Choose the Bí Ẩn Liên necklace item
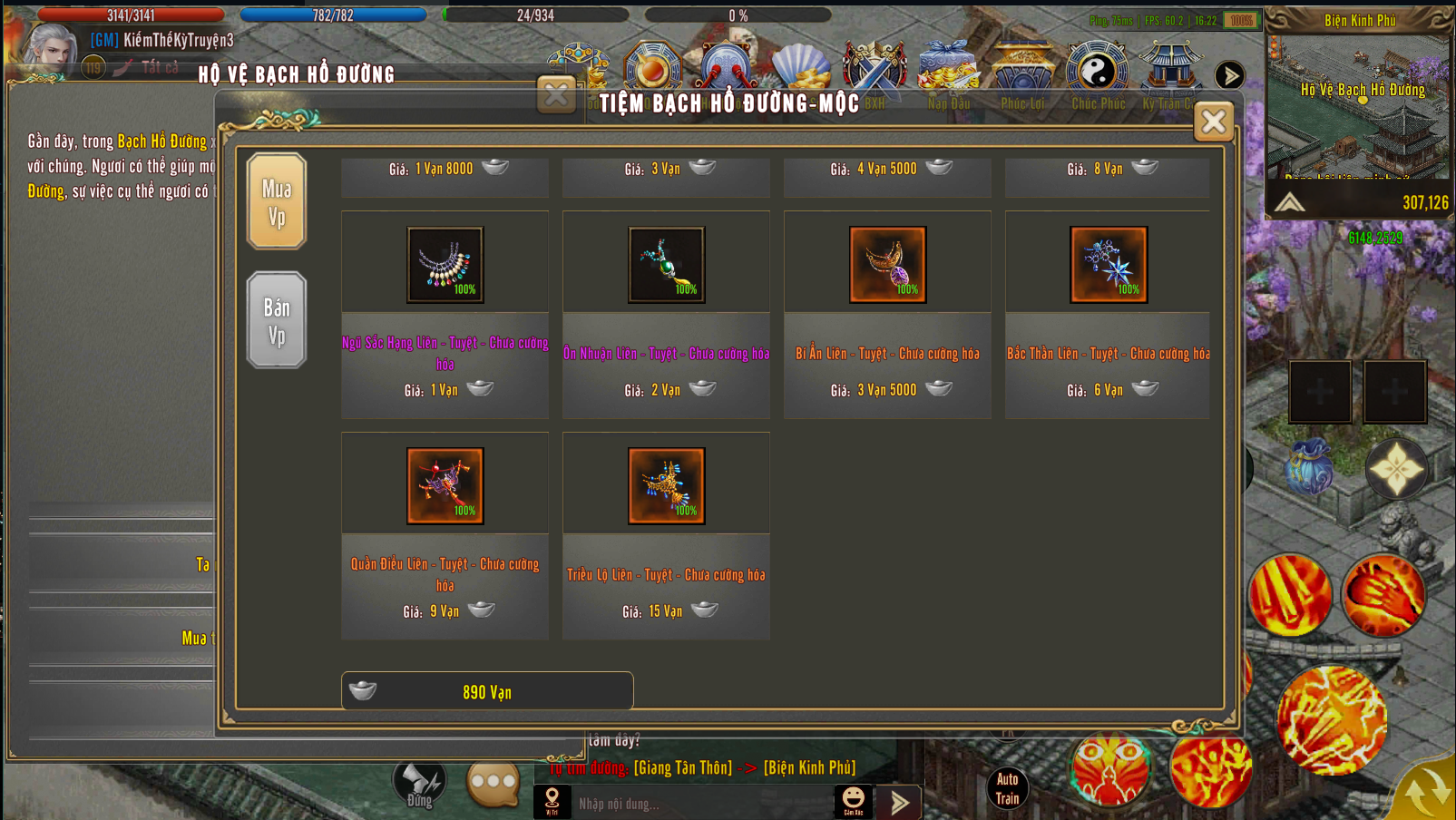 click(x=887, y=265)
